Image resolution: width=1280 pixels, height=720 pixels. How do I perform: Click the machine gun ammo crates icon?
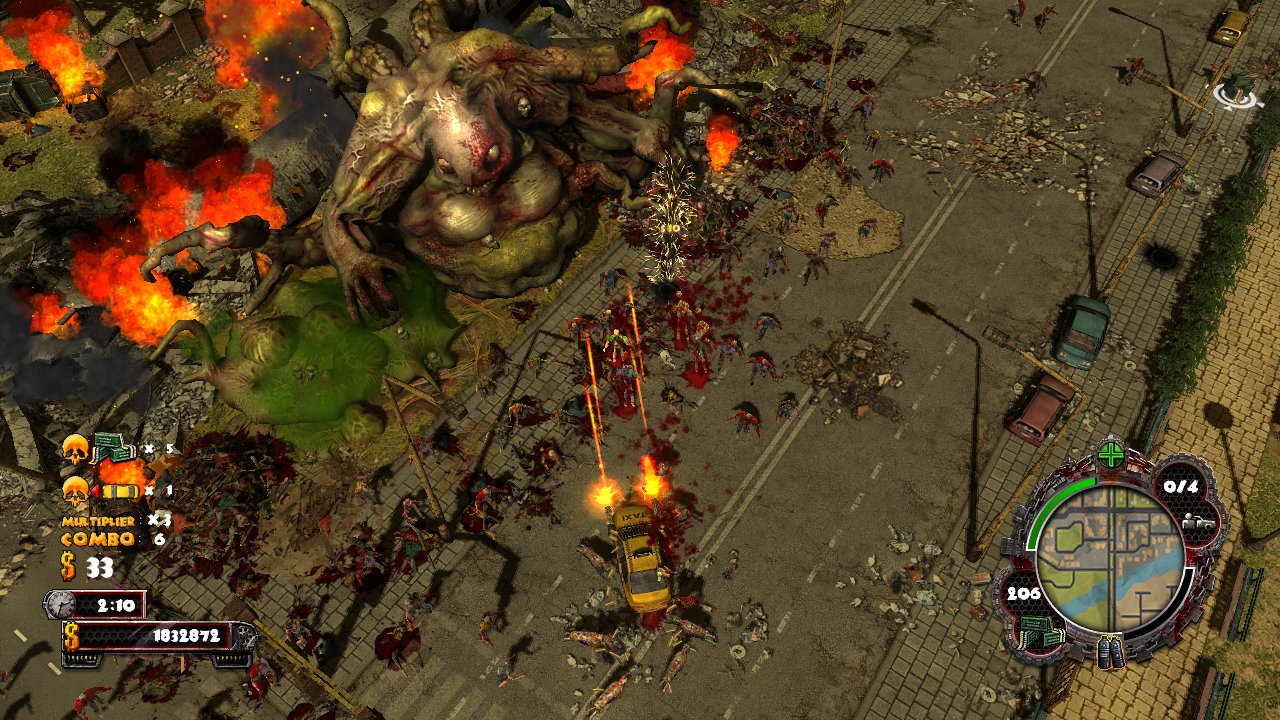coord(110,448)
